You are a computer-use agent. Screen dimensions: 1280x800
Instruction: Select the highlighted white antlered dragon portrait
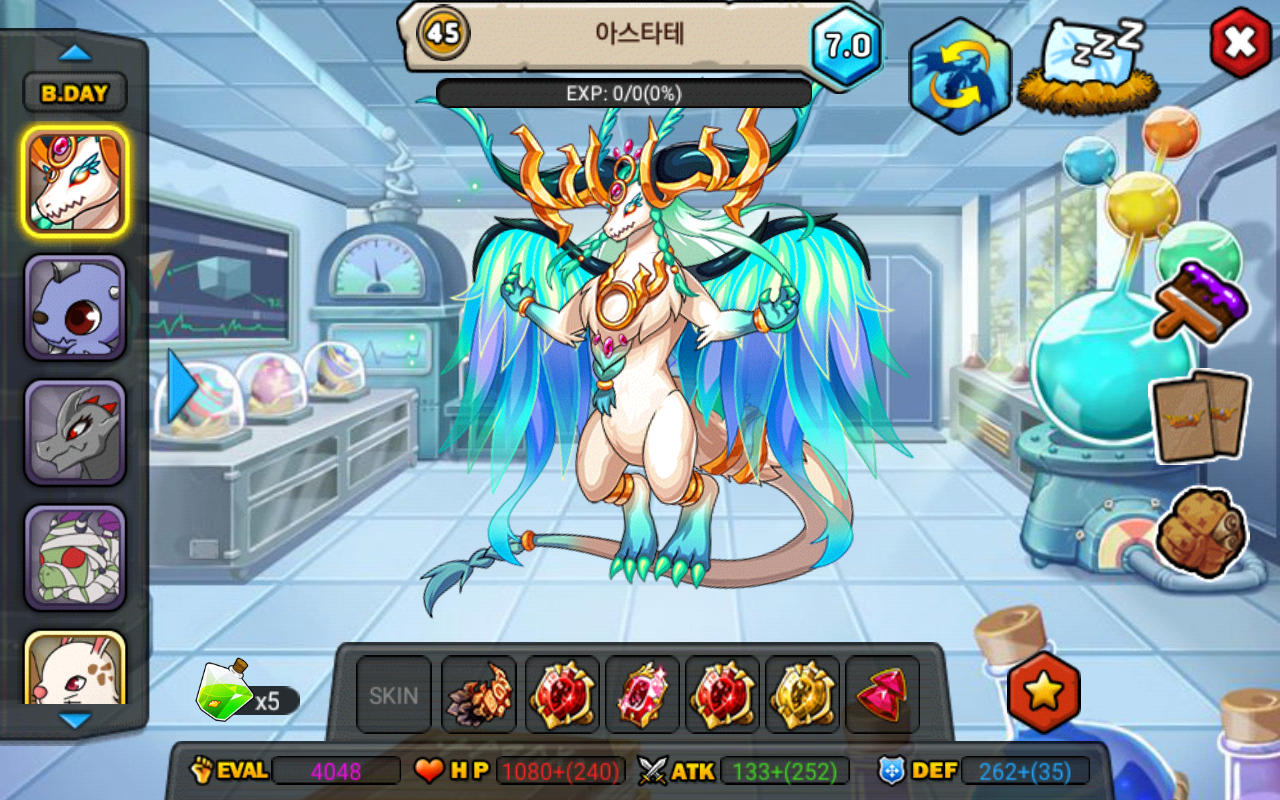point(75,182)
